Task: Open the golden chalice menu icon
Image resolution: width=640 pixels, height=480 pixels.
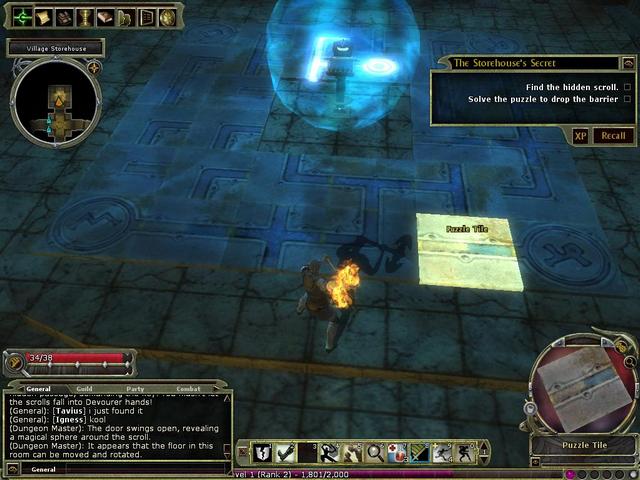Action: 84,17
